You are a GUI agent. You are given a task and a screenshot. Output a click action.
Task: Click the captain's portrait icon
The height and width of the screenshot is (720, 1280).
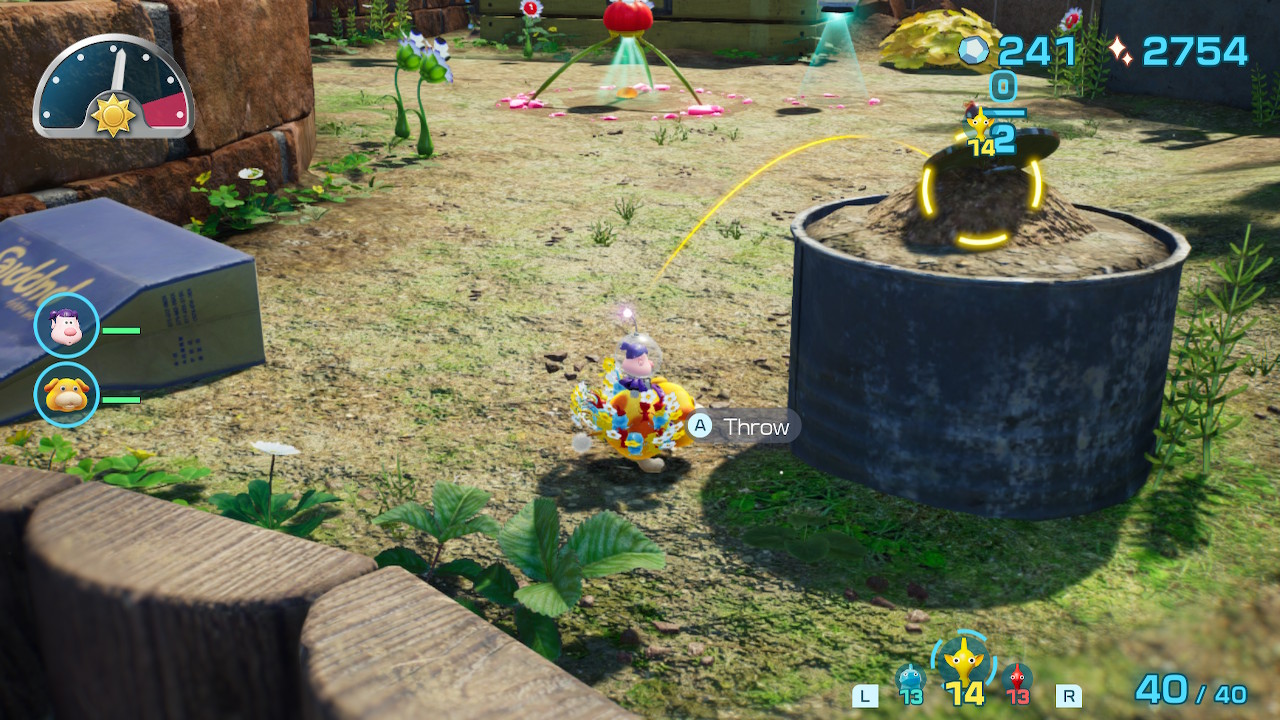click(x=67, y=327)
